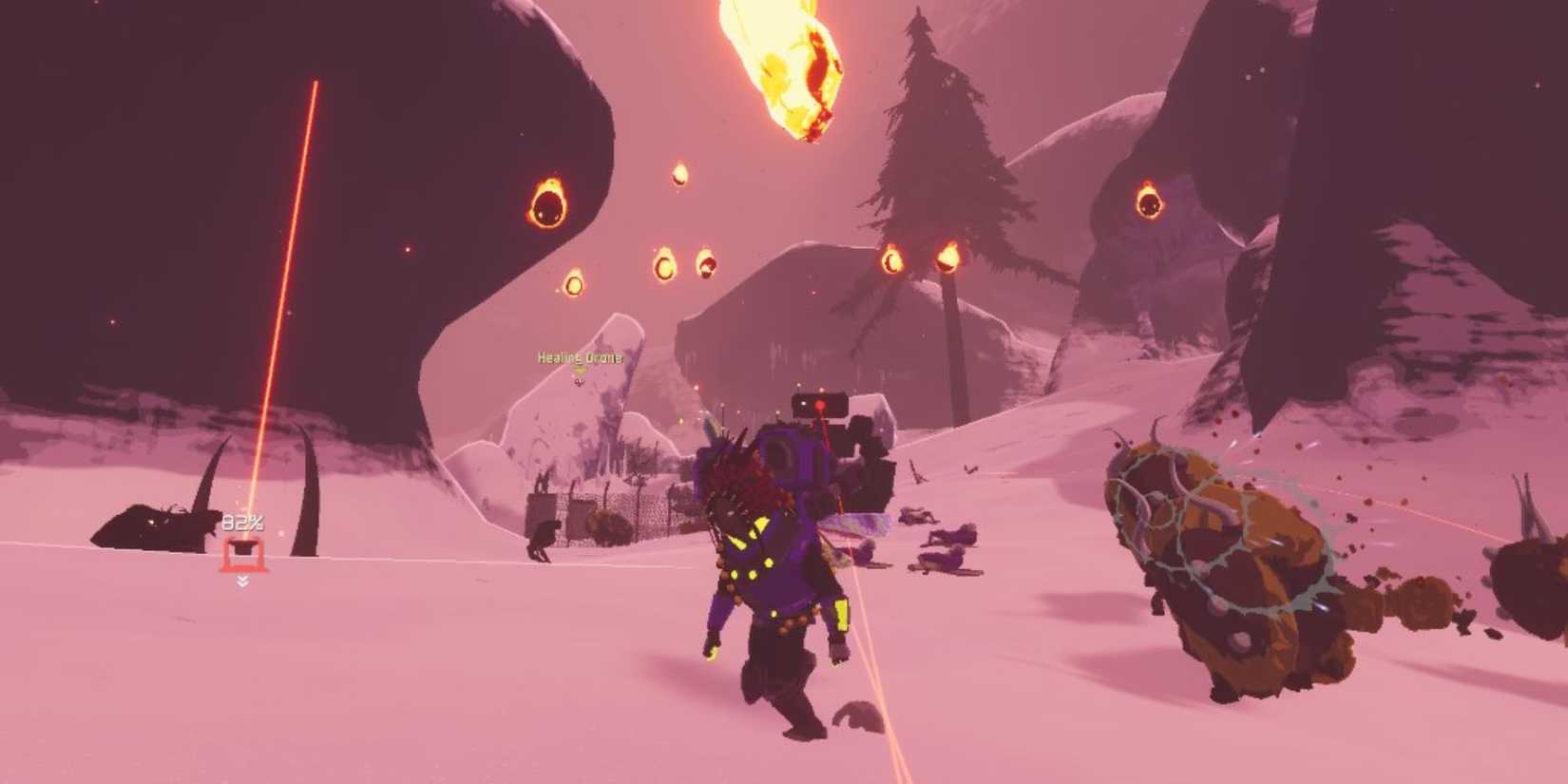Click the double-chevron arrow below the teleporter marker
Image resolution: width=1568 pixels, height=784 pixels.
[243, 582]
